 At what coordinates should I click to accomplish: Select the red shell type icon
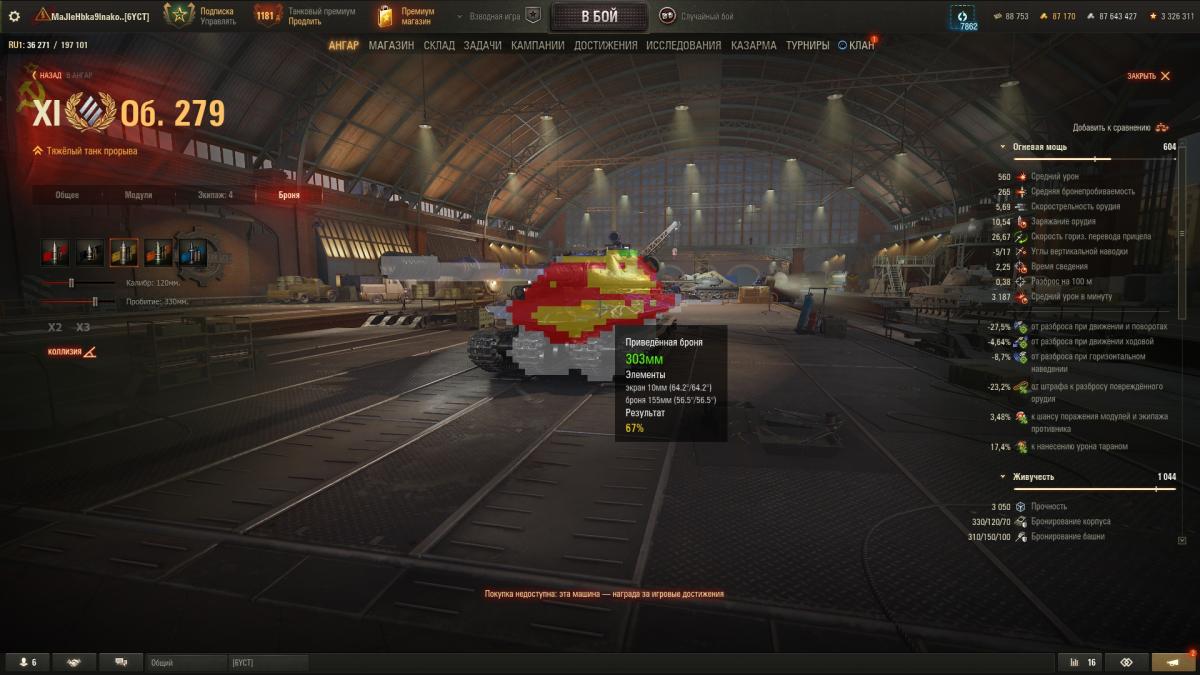(x=55, y=252)
